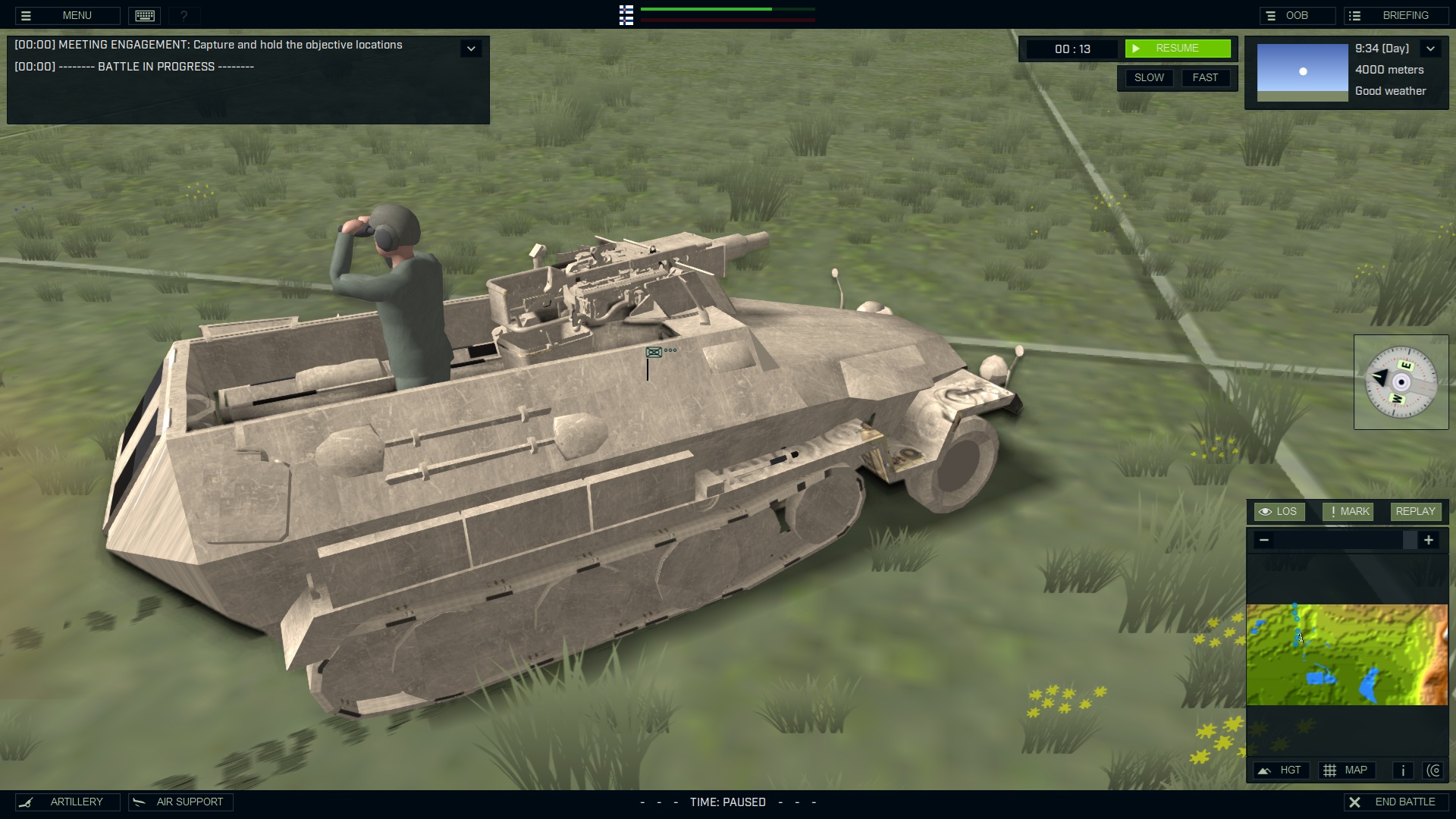Select the HGT height view for the minimap
Viewport: 1456px width, 819px height.
point(1282,770)
